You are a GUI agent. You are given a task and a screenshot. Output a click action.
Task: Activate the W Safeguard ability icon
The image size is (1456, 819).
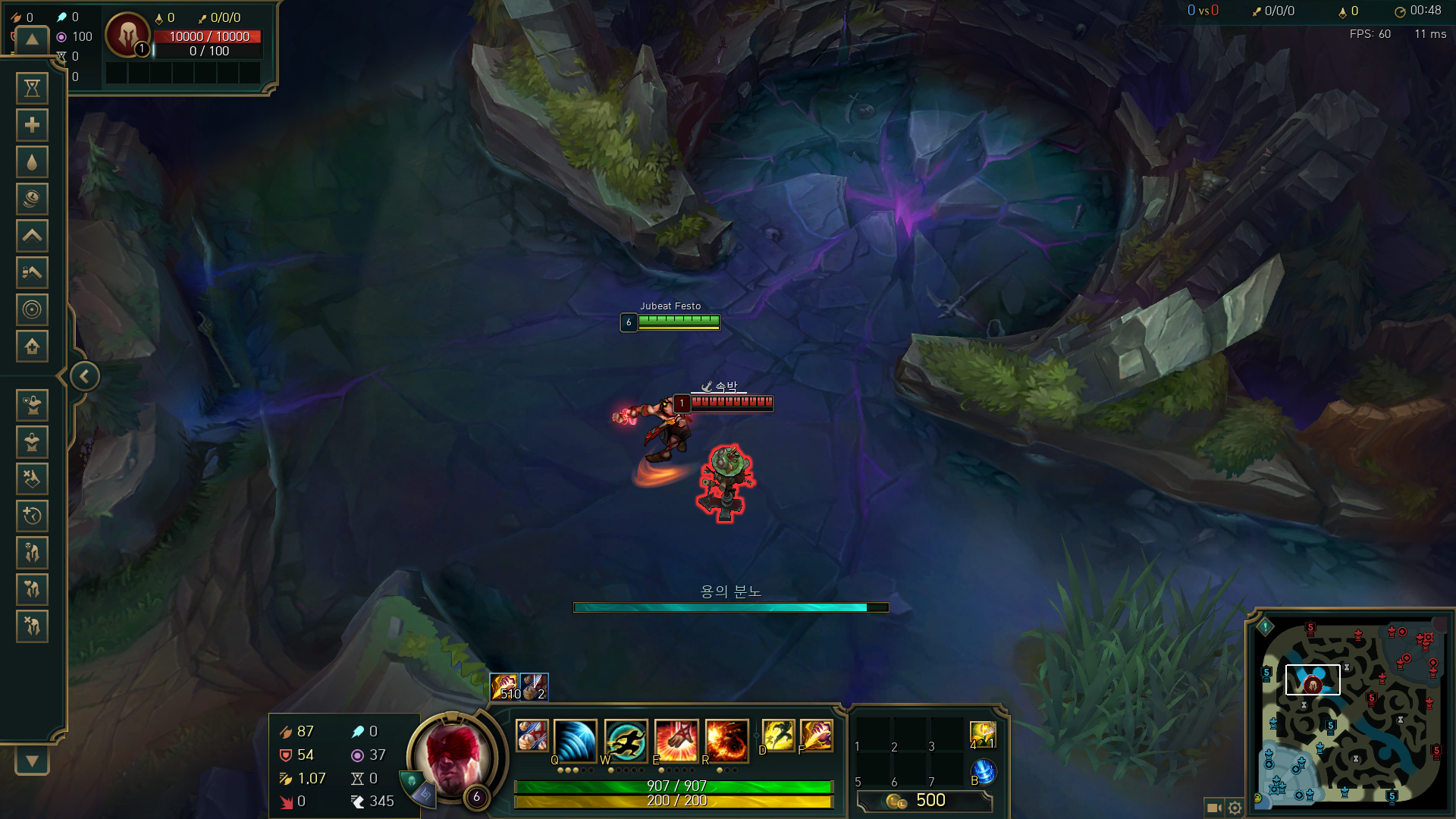click(626, 740)
